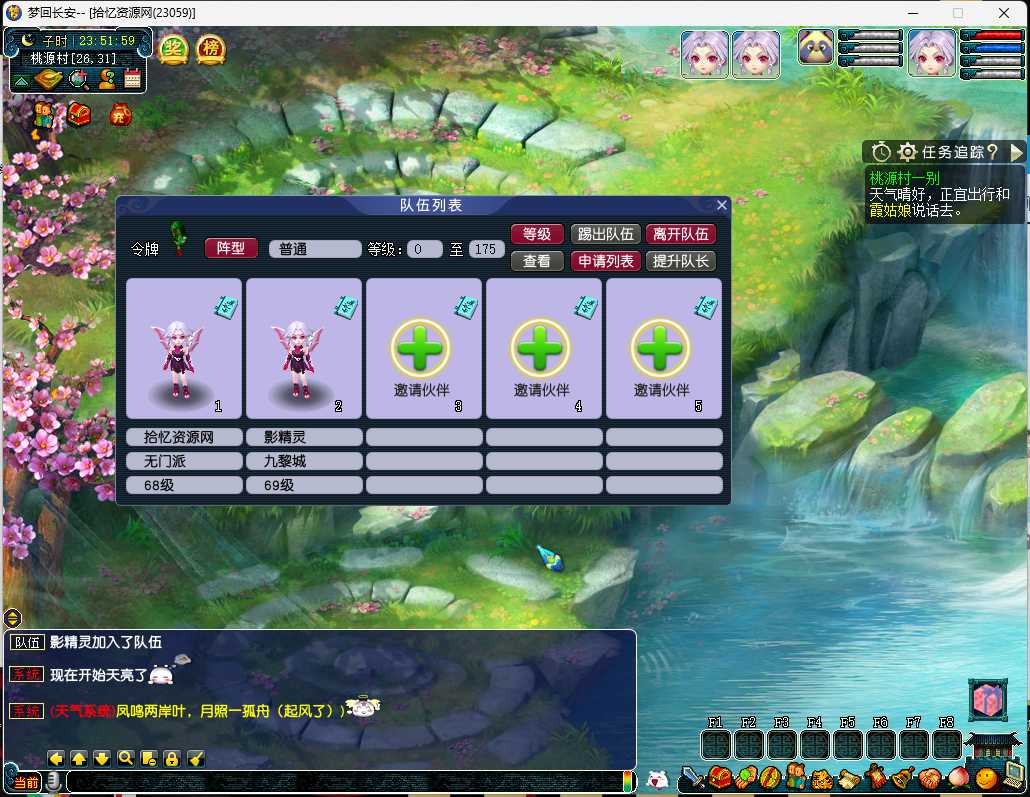This screenshot has height=797, width=1030.
Task: Leave the team via 离开队伍
Action: [x=681, y=234]
